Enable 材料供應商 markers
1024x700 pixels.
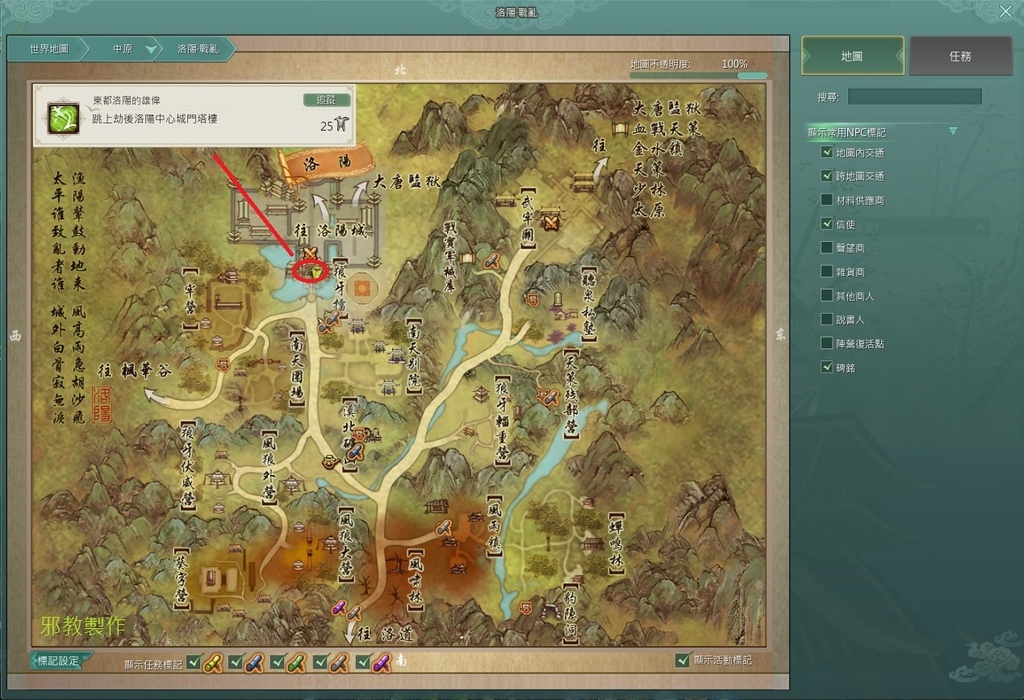827,200
